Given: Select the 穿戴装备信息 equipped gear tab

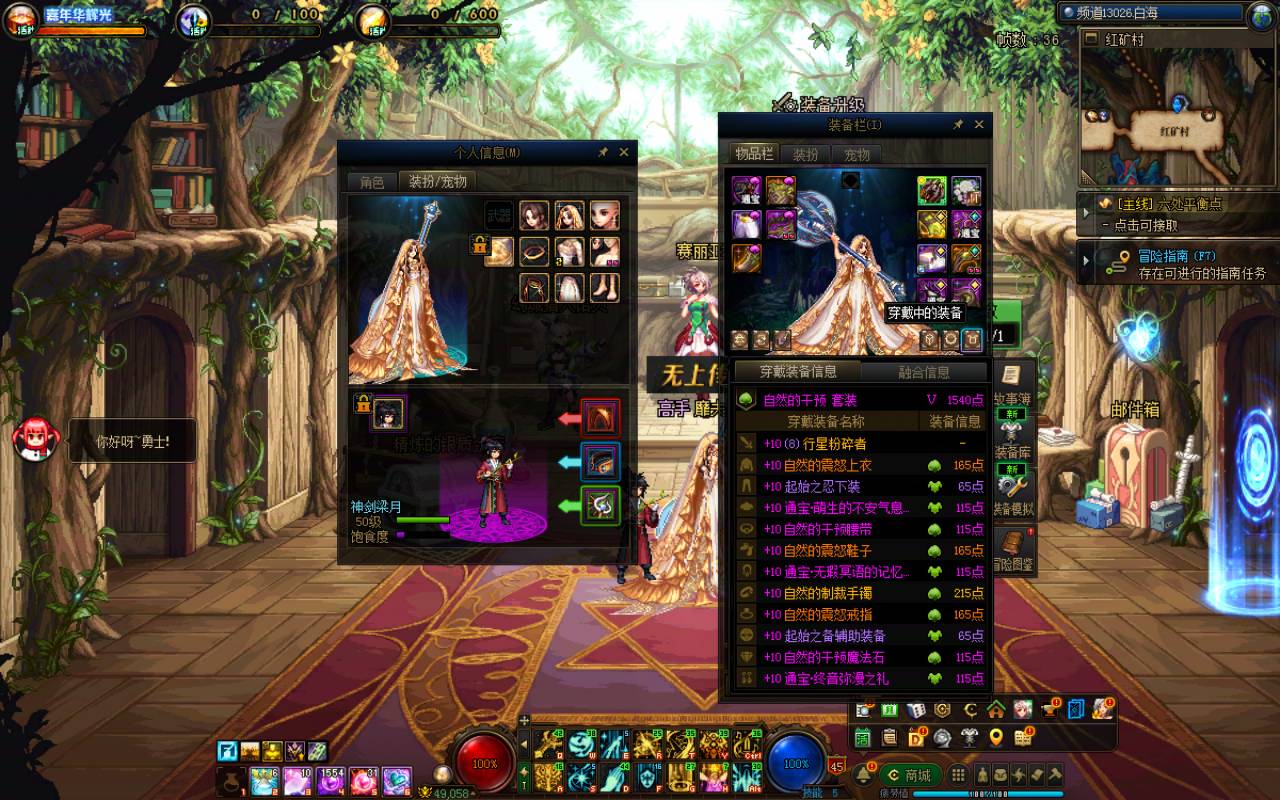Looking at the screenshot, I should [797, 372].
